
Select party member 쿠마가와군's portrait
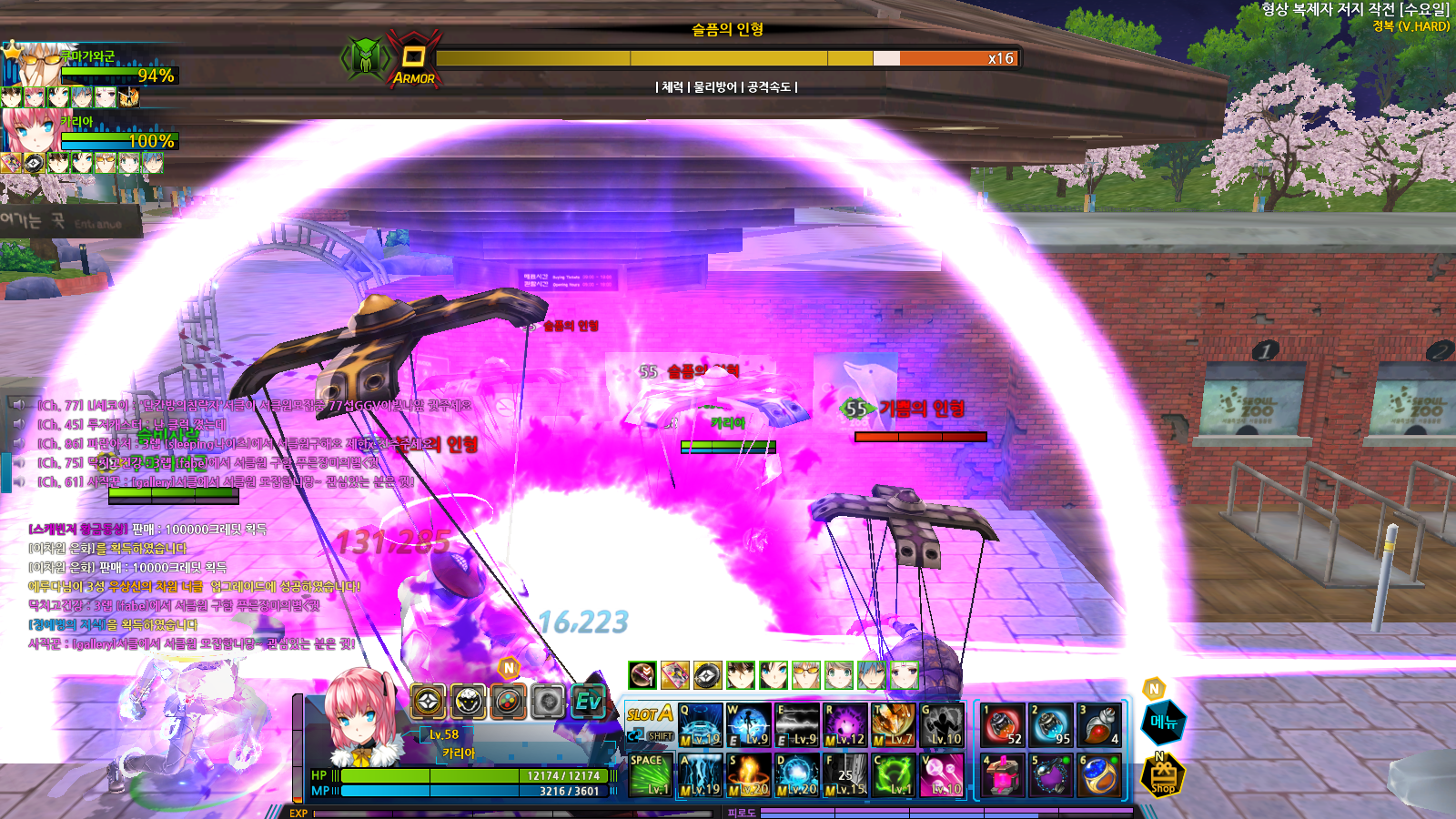(33, 64)
